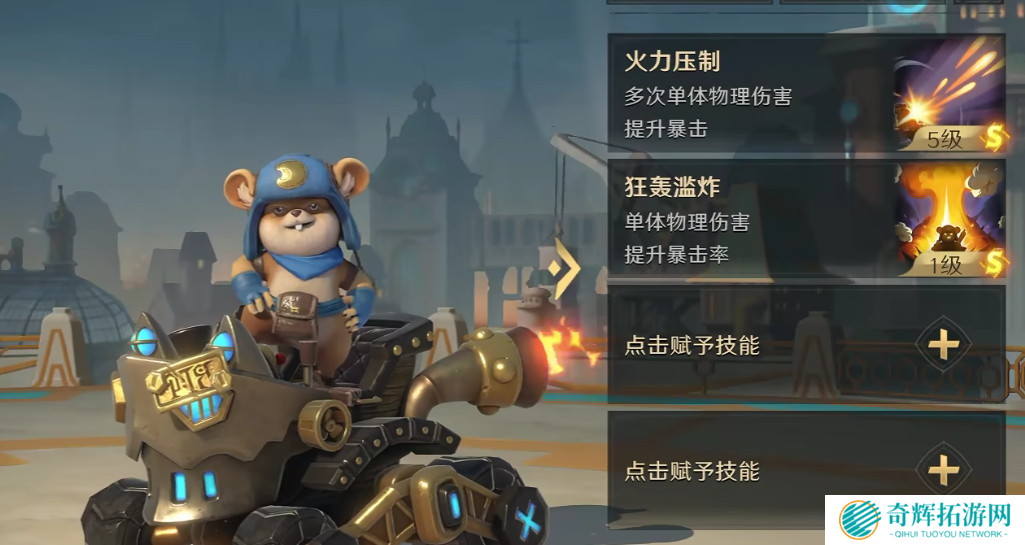Screen dimensions: 1025x545
Task: Open the 狂轰滥炸 skill entry
Action: [750, 220]
